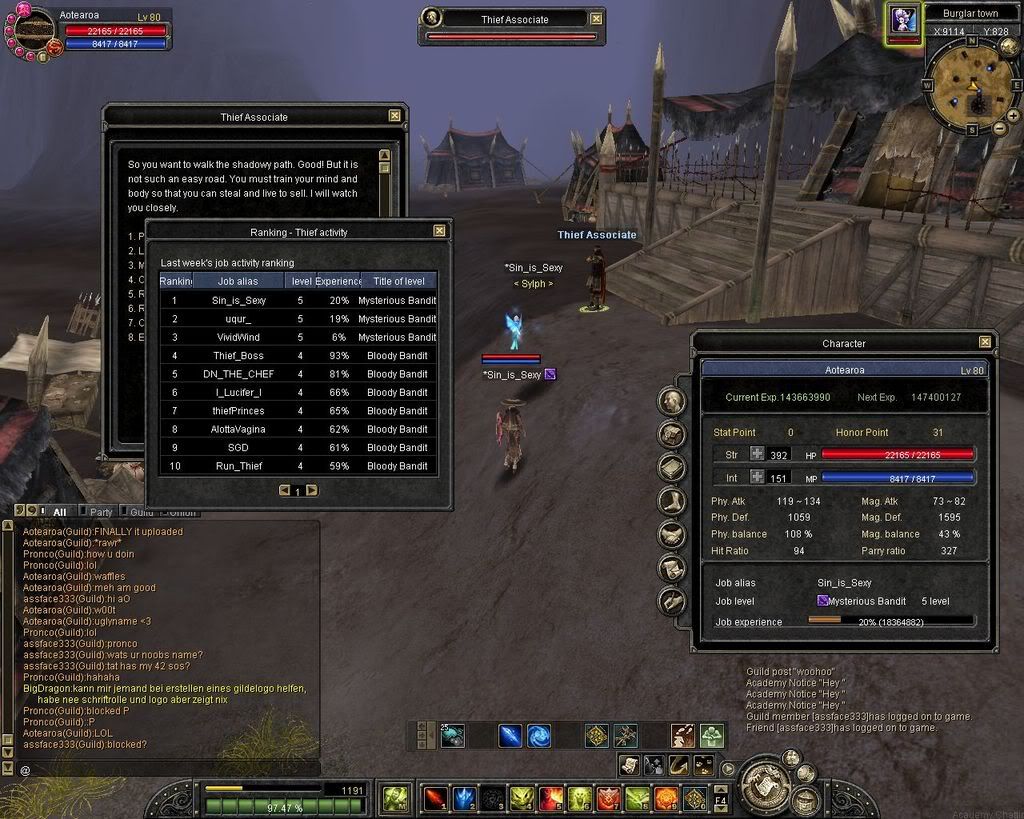Go to the previous ranking page
The width and height of the screenshot is (1024, 819).
point(284,490)
